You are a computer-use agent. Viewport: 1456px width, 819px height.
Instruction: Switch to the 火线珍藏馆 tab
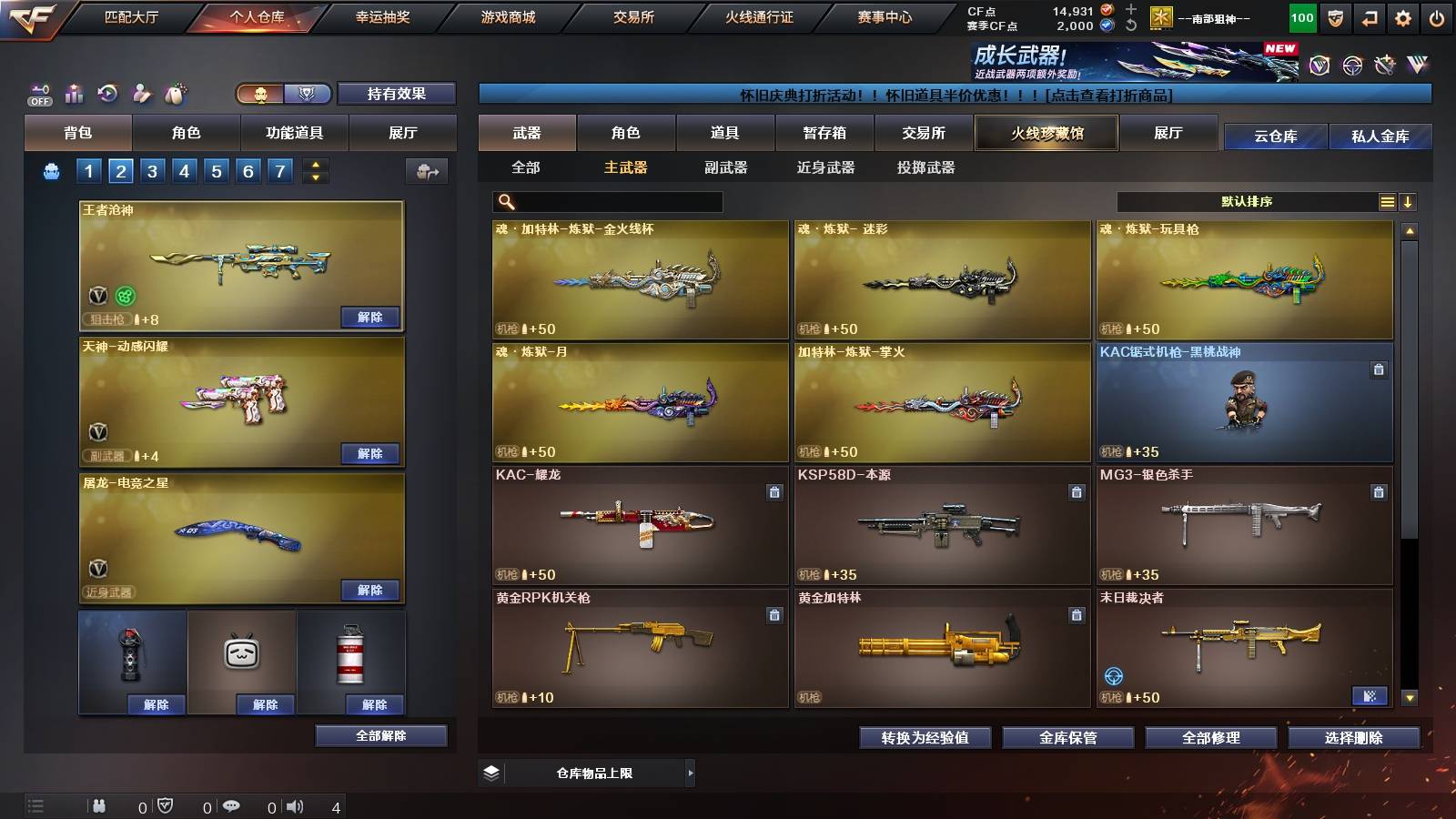point(1046,133)
